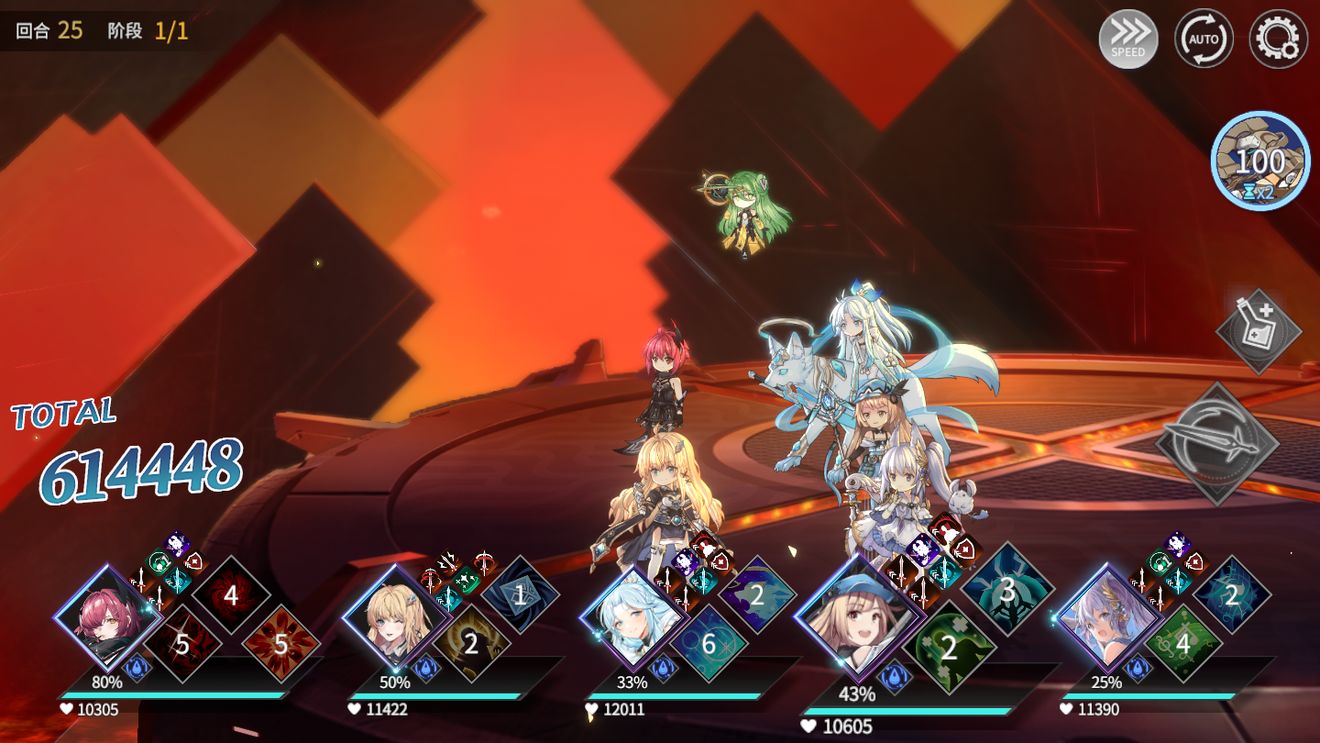This screenshot has width=1320, height=743.
Task: Use the healing potion diamond button
Action: [x=1258, y=331]
